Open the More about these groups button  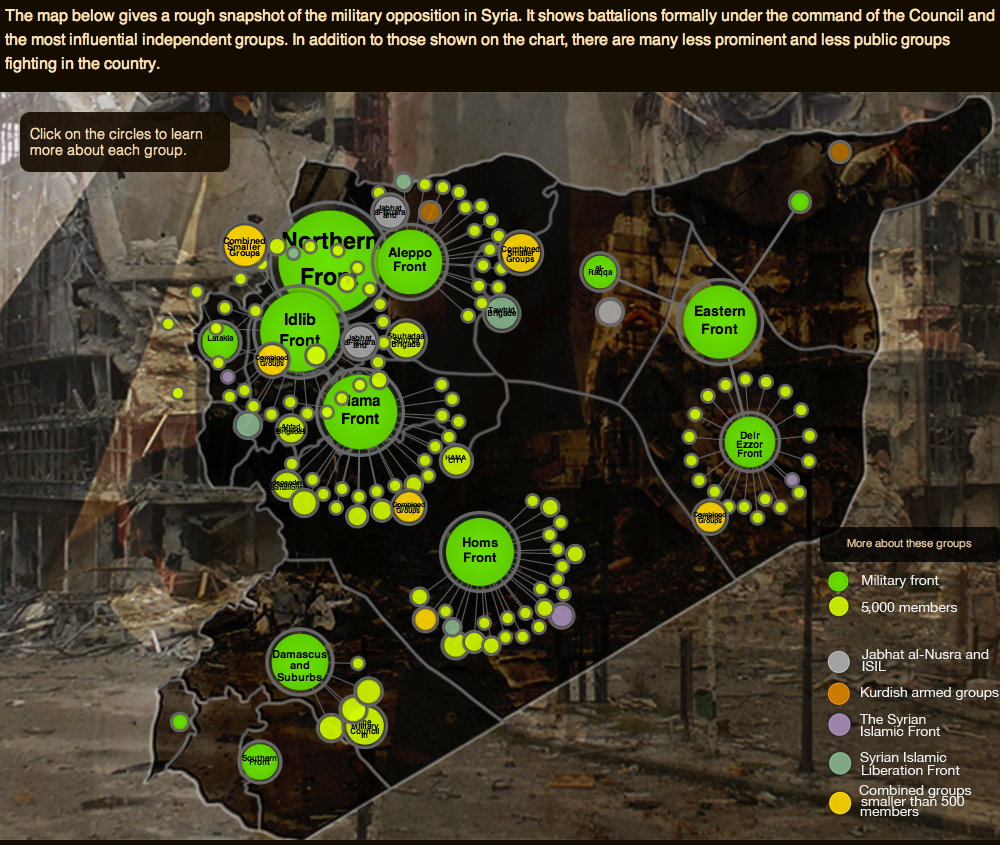click(x=908, y=544)
